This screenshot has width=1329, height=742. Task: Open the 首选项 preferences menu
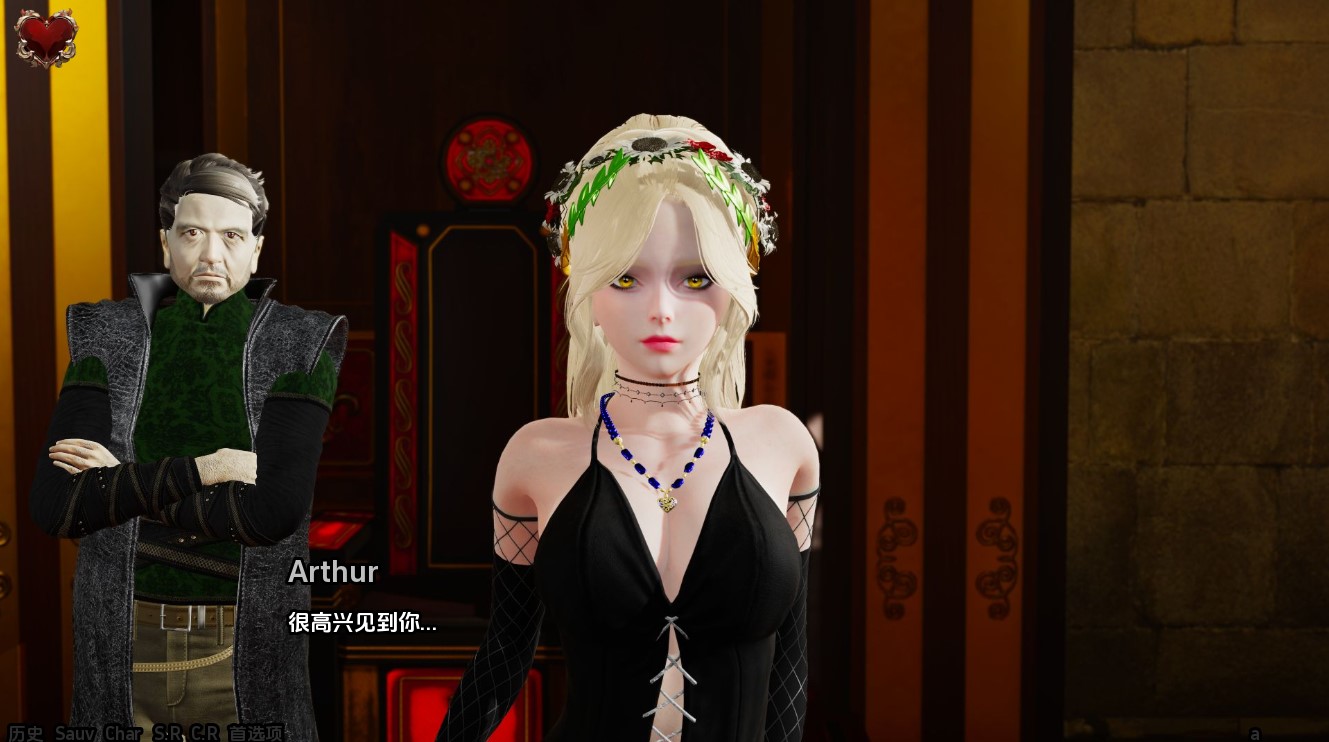(x=256, y=733)
